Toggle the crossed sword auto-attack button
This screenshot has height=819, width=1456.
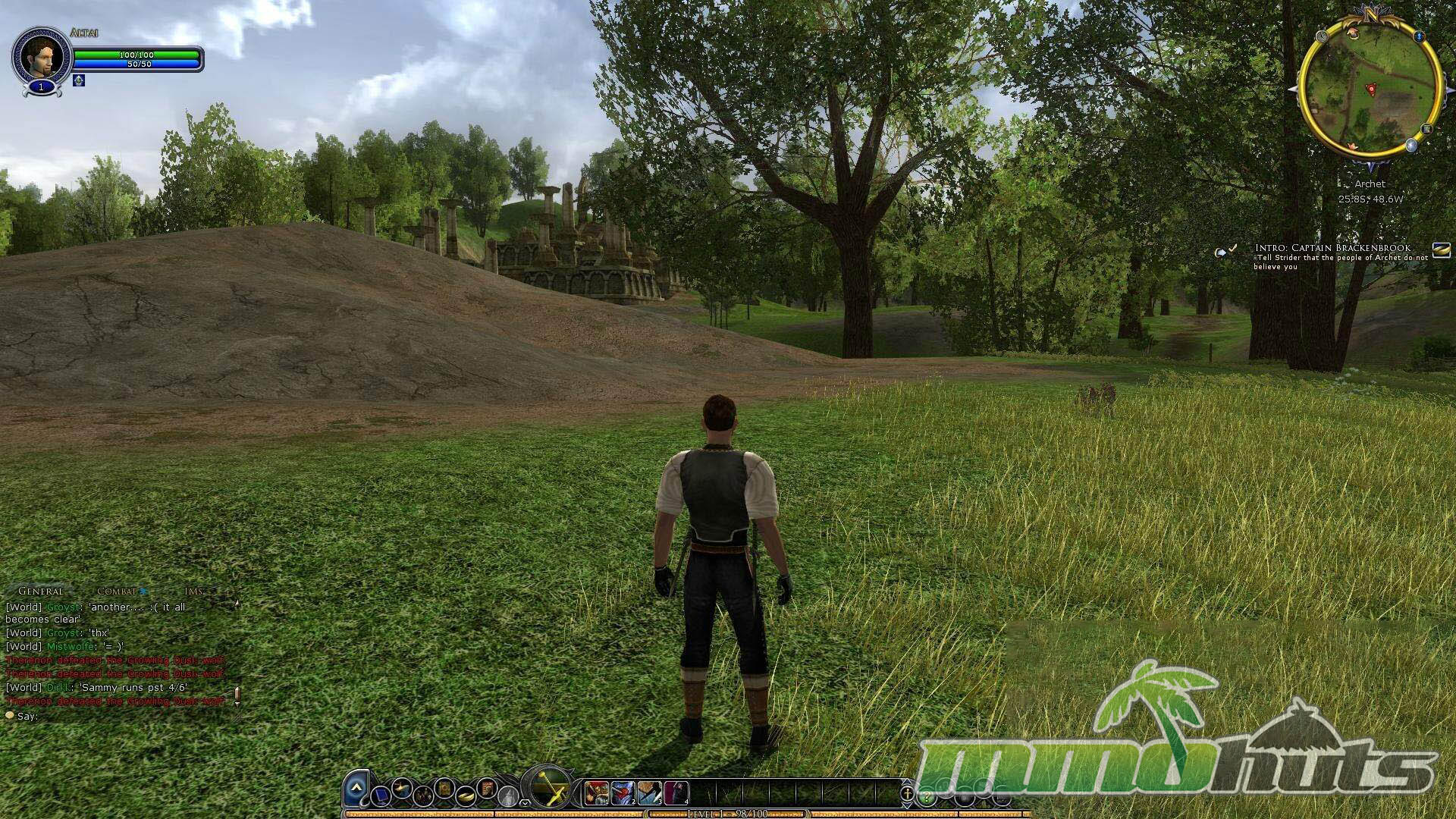[549, 788]
